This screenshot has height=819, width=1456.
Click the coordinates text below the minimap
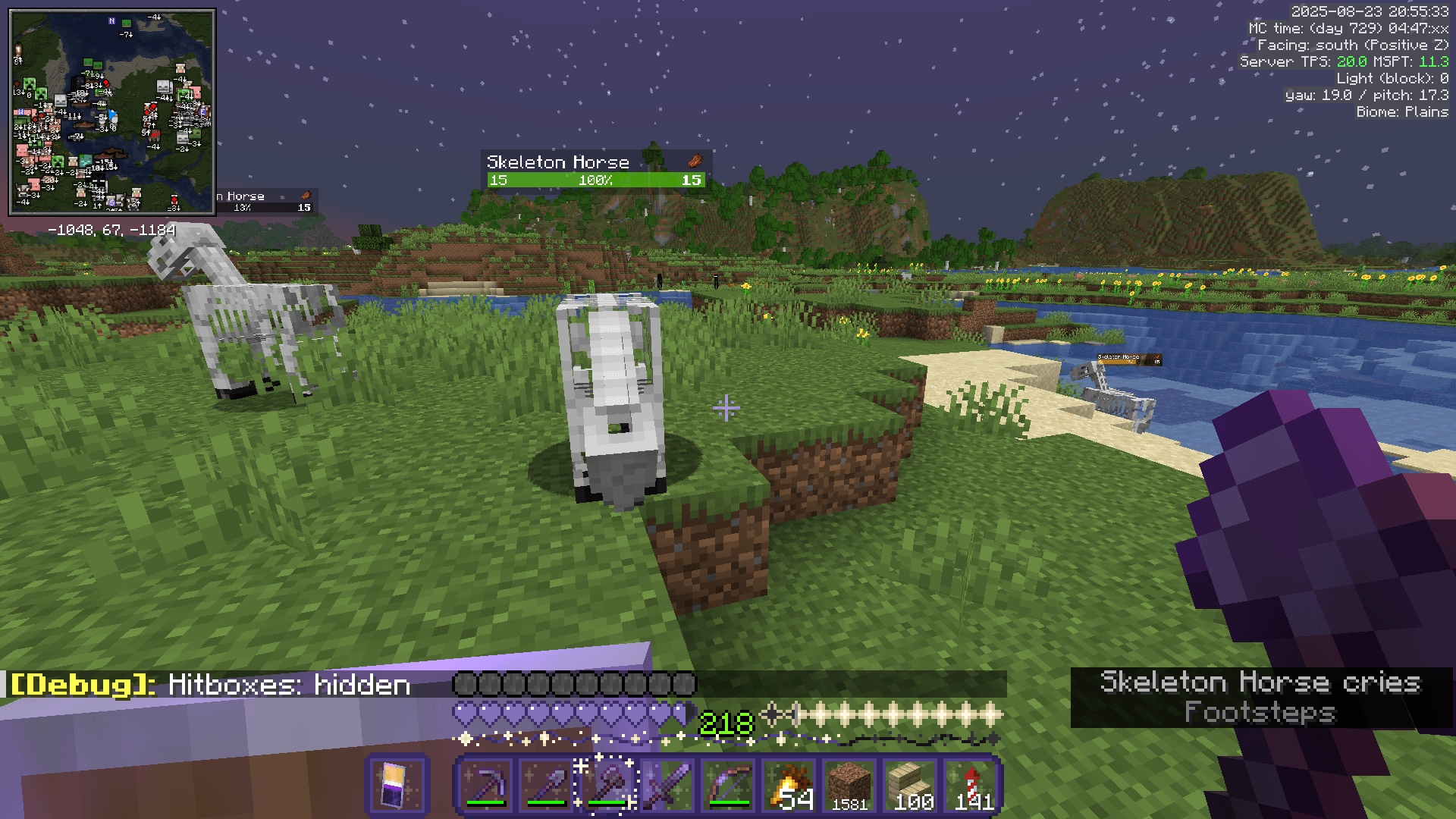[x=111, y=228]
